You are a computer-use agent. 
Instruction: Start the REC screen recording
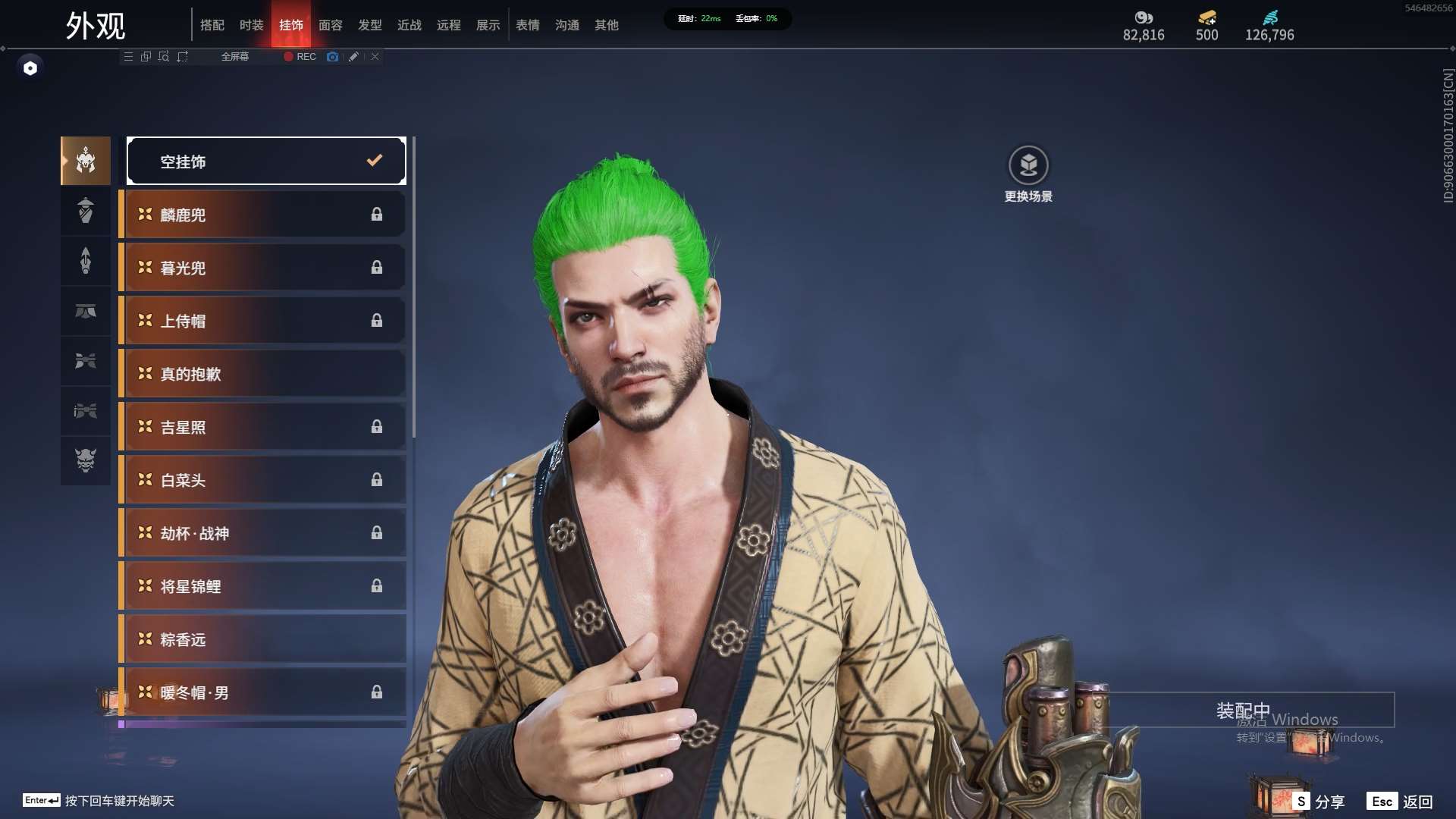pyautogui.click(x=300, y=57)
